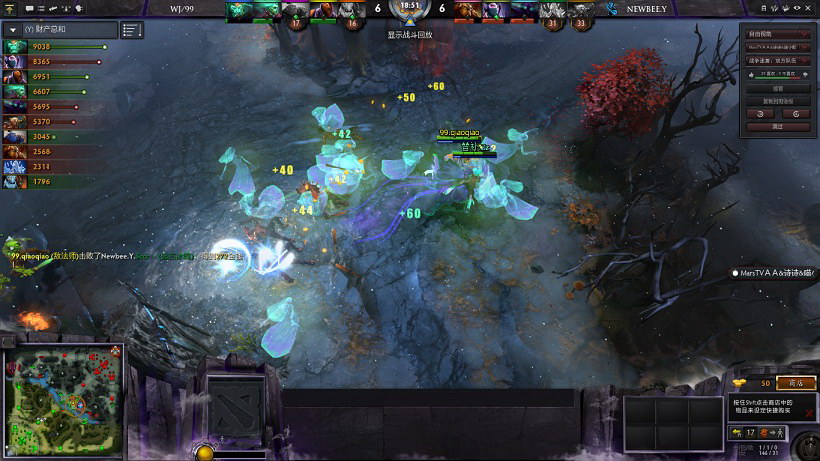Screen dimensions: 820x461
Task: Click the 复制到剪贴板 copy to clipboard button
Action: click(x=777, y=100)
